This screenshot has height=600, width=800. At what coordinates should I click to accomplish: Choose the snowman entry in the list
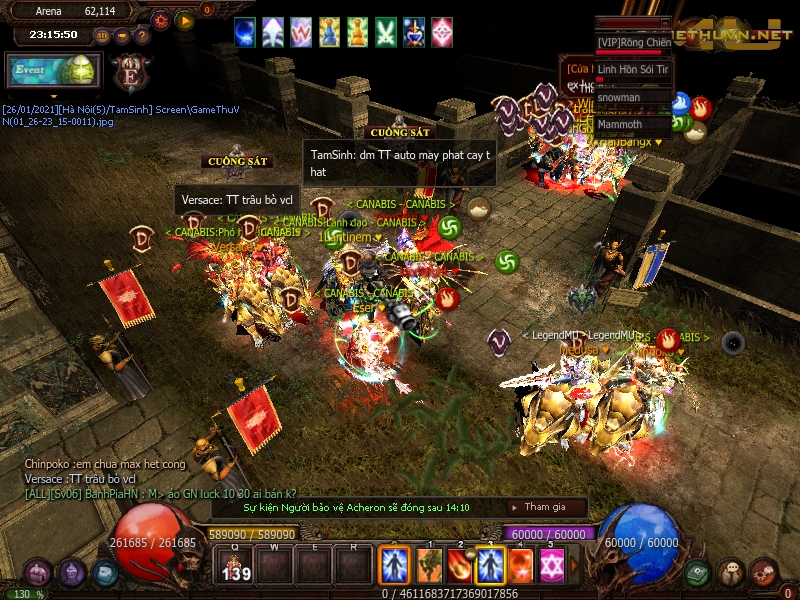[634, 98]
